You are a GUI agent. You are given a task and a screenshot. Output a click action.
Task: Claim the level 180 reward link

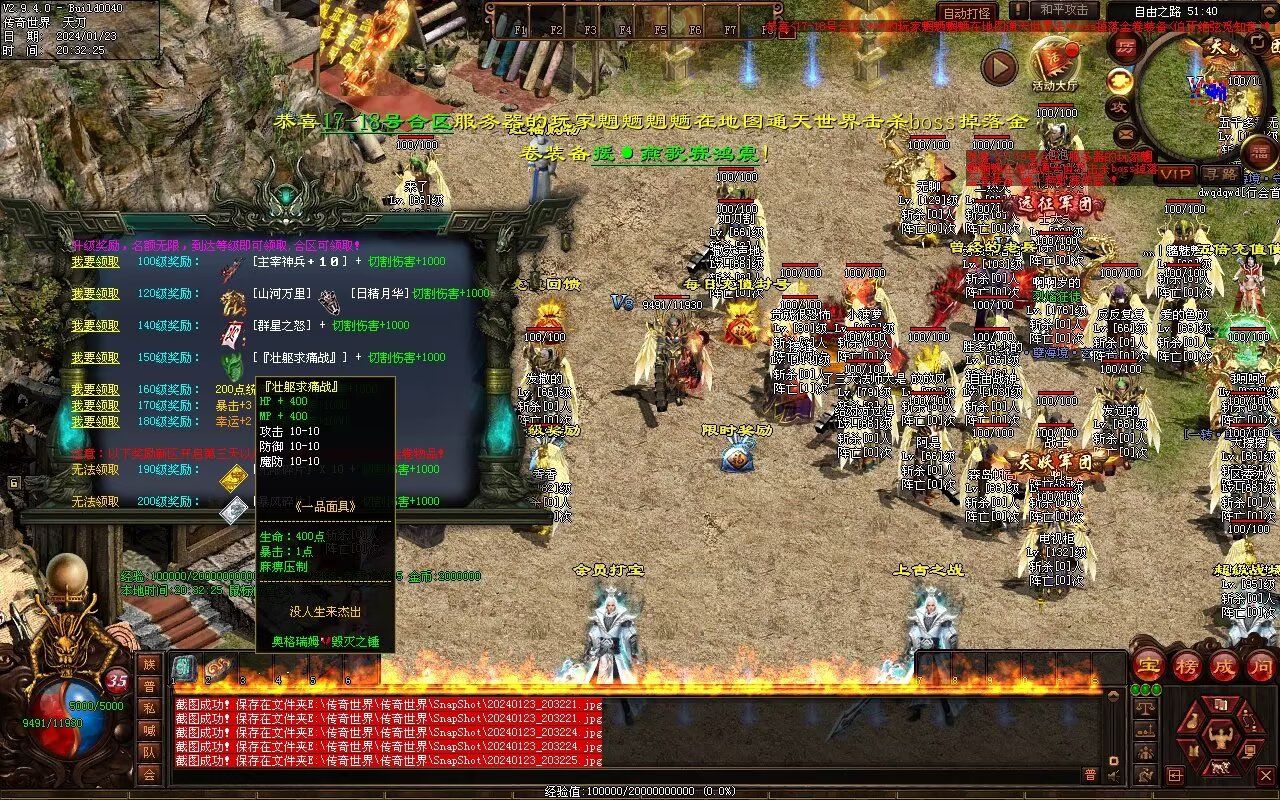tap(95, 422)
